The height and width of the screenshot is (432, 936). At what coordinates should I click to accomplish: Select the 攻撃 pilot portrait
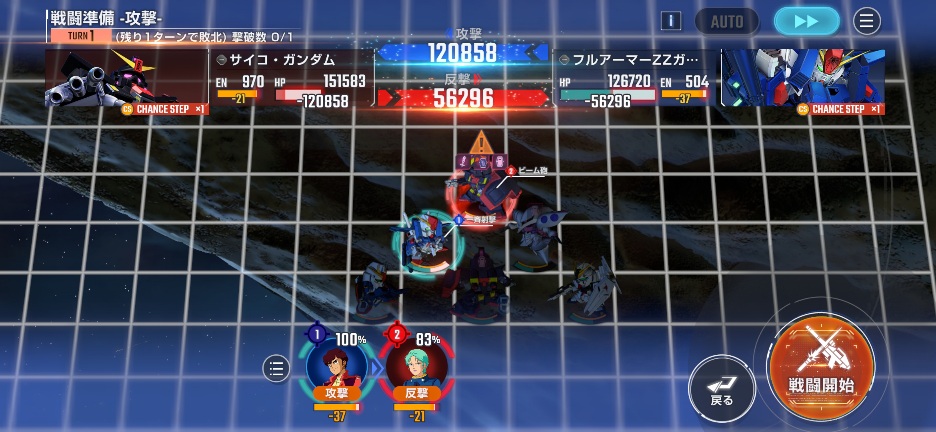(336, 367)
